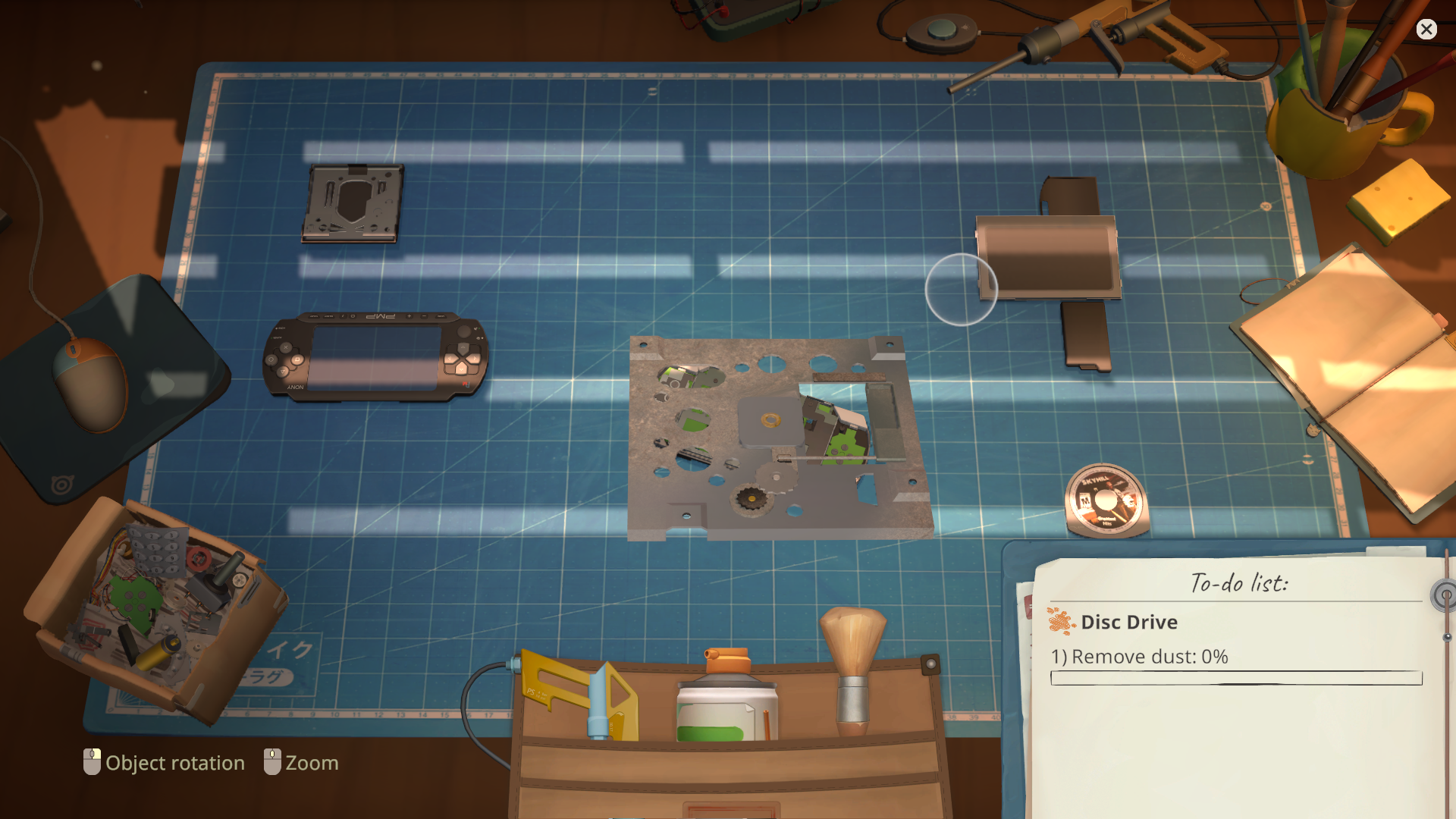Pick the game disc on the mat
Image resolution: width=1456 pixels, height=819 pixels.
[1106, 500]
